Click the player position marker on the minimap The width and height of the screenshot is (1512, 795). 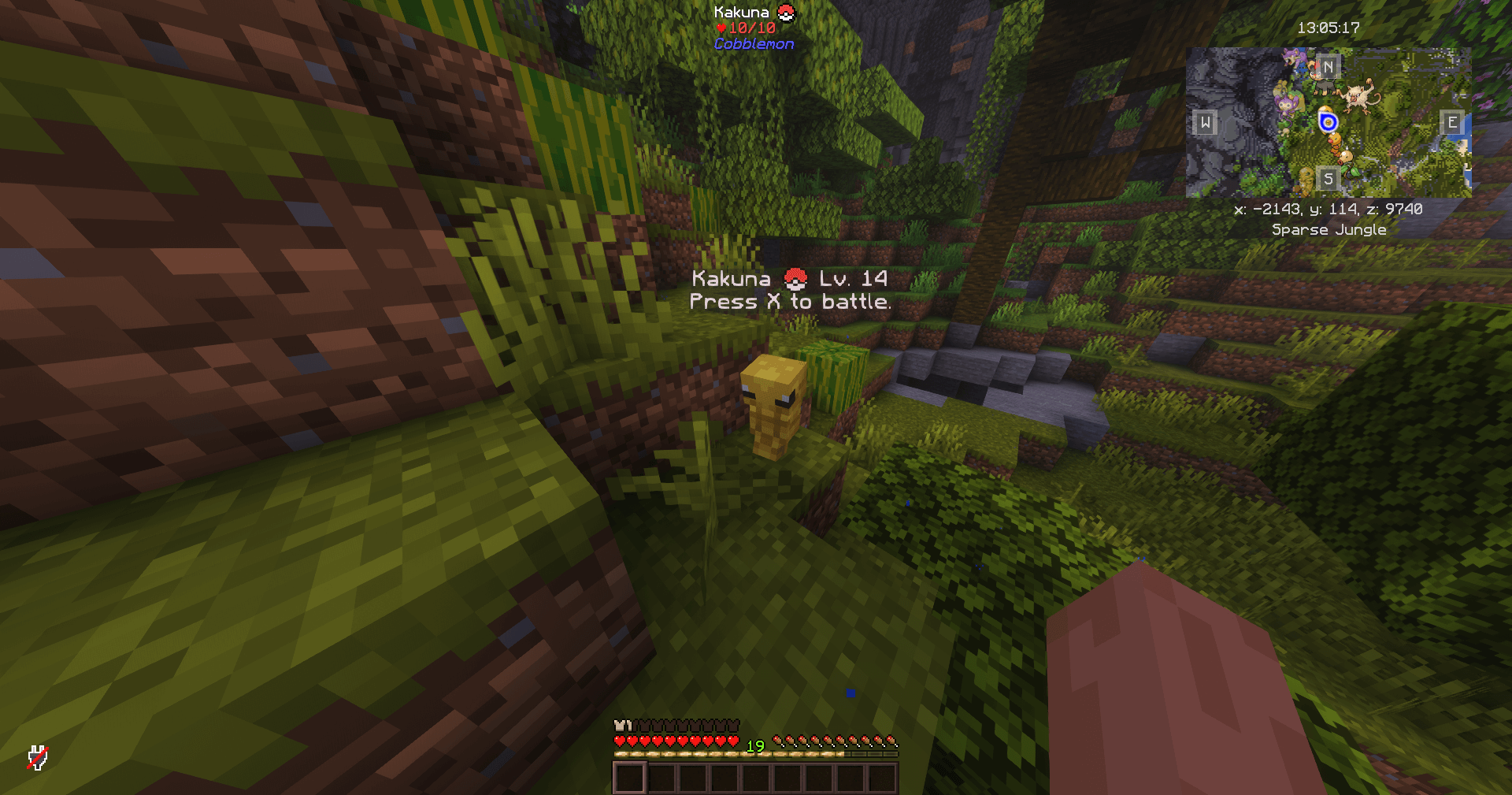[x=1329, y=123]
